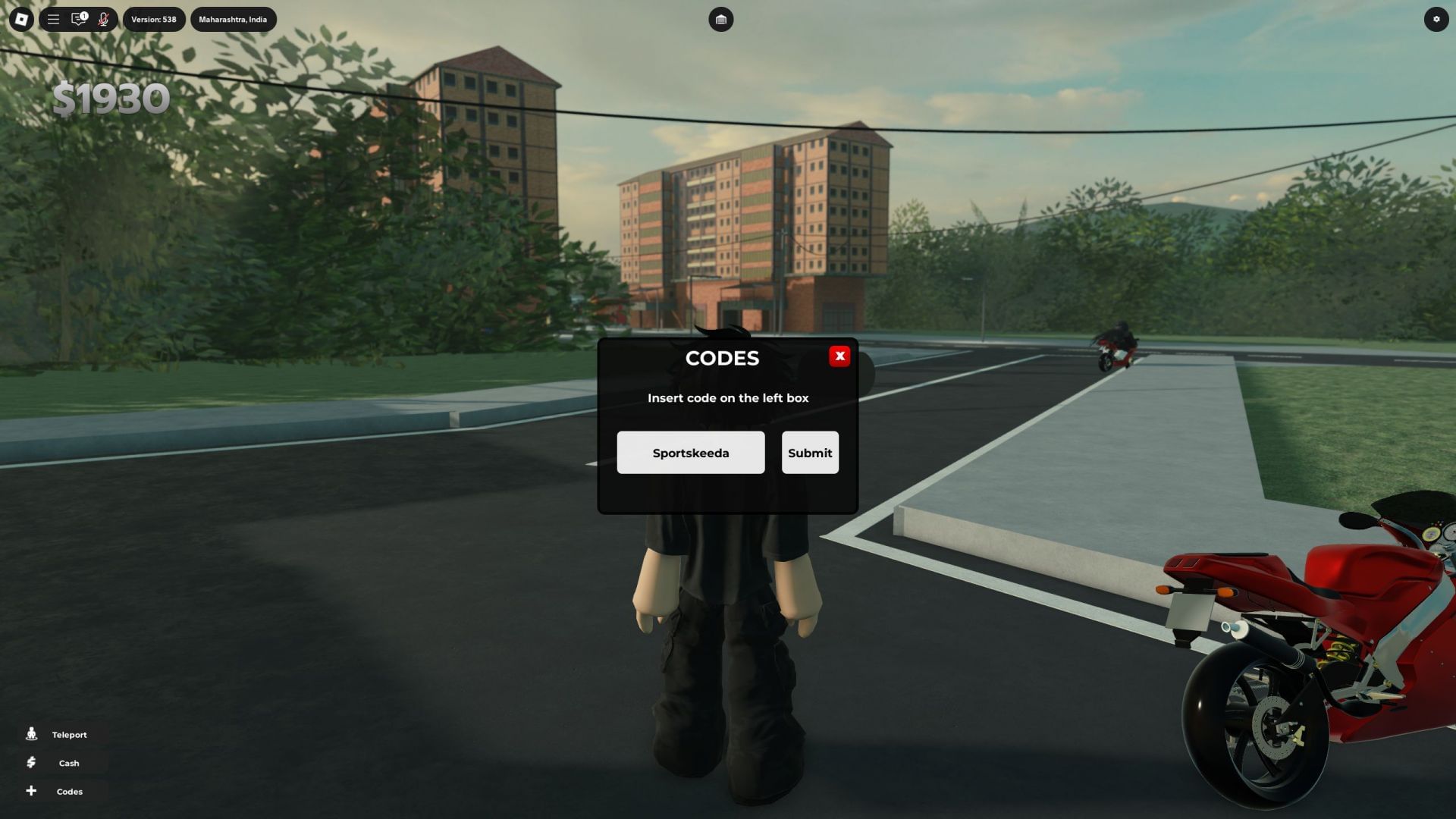Click the Sportskeeda code input box
This screenshot has height=819, width=1456.
click(x=691, y=452)
